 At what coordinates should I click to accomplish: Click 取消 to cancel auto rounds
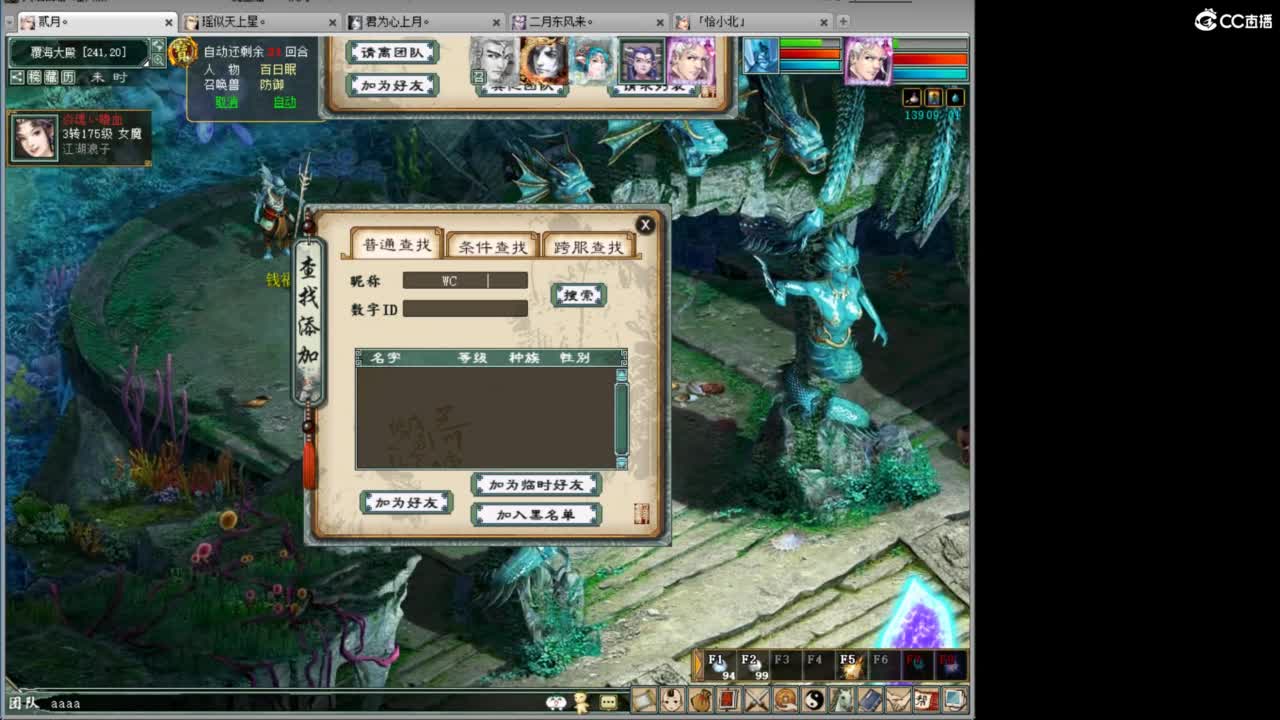[x=227, y=101]
